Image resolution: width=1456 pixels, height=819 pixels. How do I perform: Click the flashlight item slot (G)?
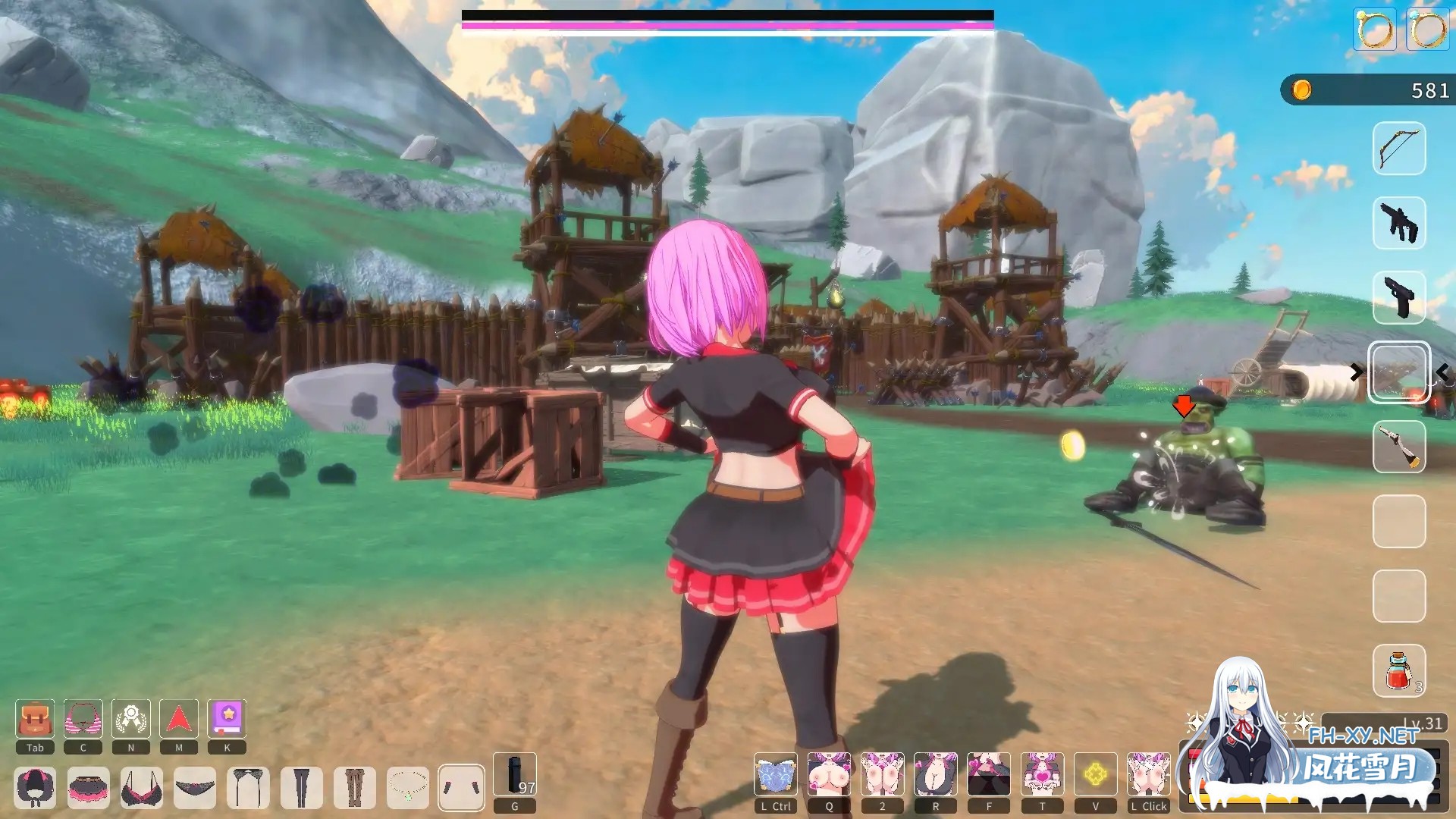(x=514, y=773)
